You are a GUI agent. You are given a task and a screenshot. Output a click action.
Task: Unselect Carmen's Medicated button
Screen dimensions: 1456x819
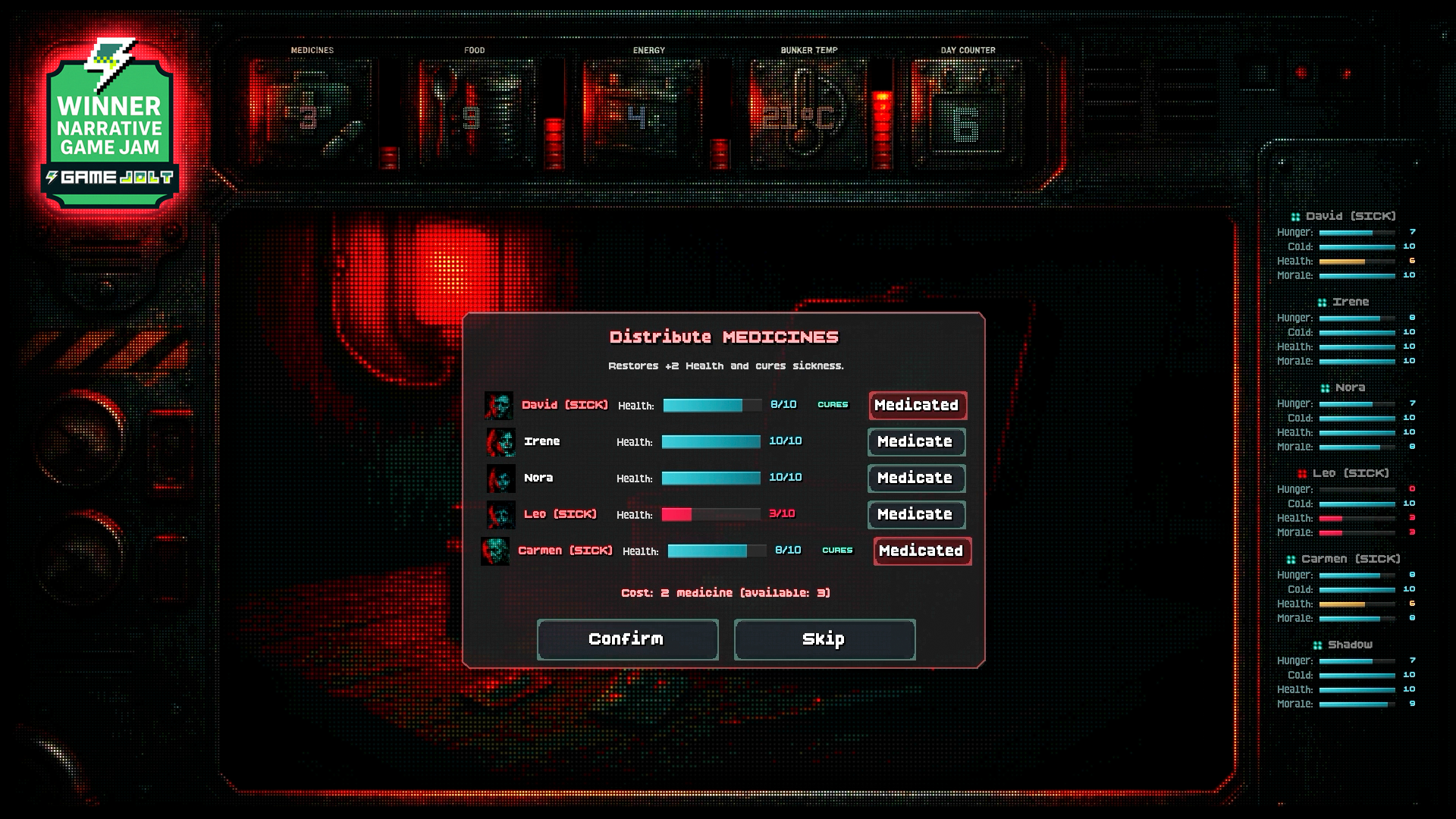click(x=922, y=551)
